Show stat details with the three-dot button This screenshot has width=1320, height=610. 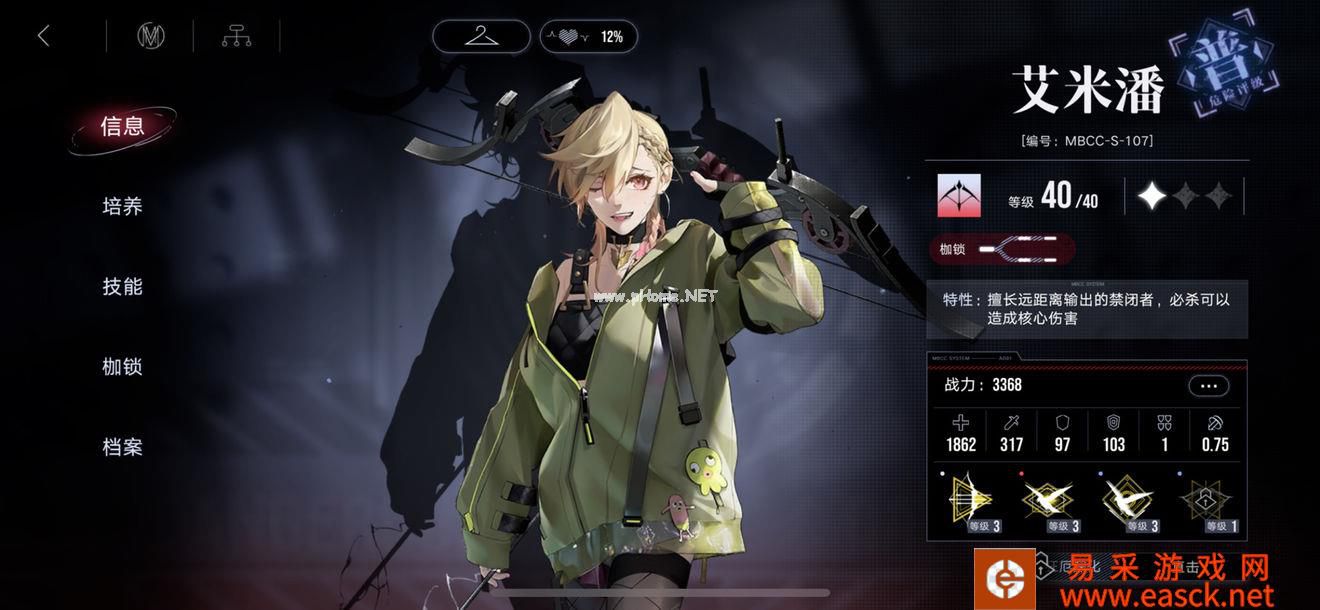pos(1208,386)
